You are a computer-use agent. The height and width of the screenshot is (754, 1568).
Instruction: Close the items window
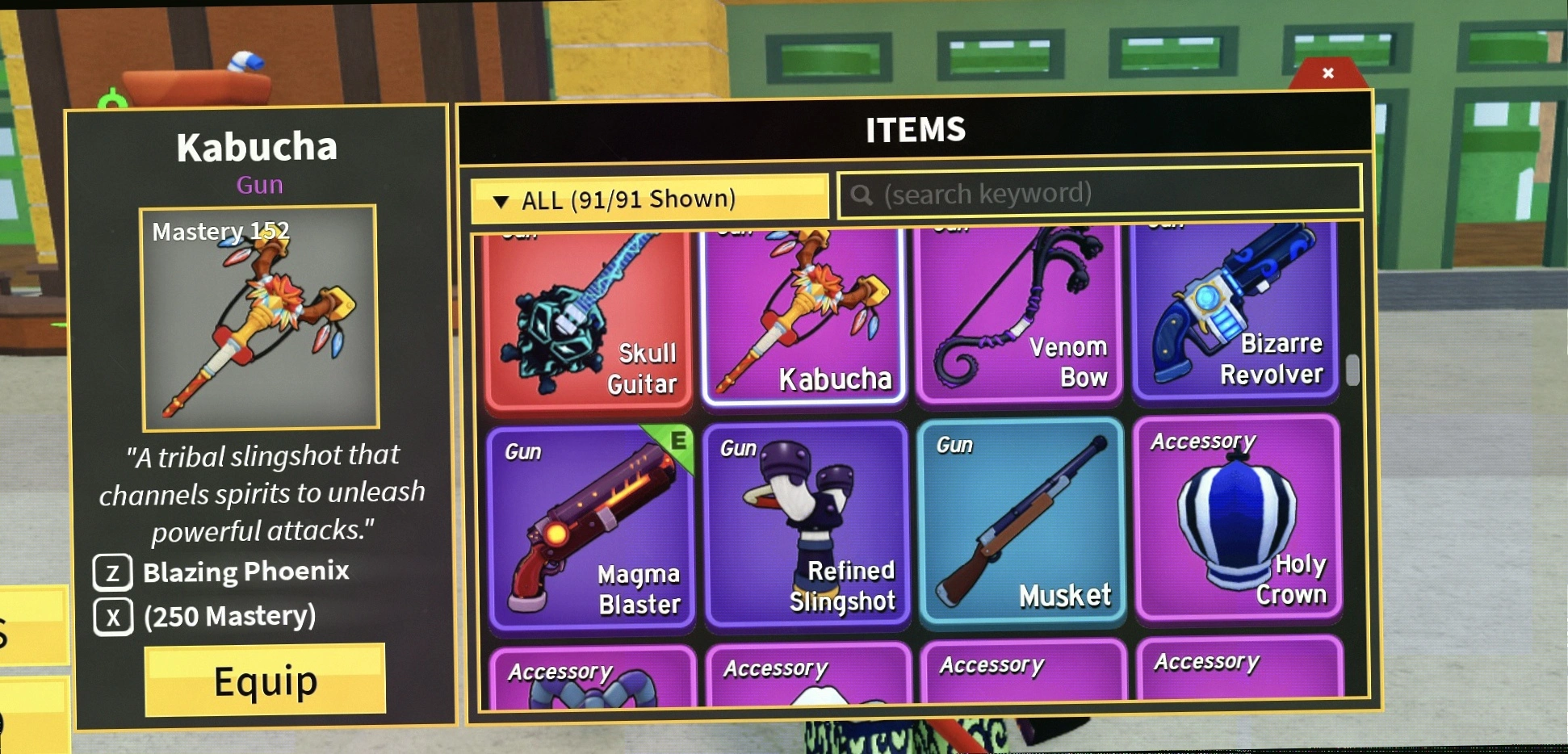(1327, 73)
